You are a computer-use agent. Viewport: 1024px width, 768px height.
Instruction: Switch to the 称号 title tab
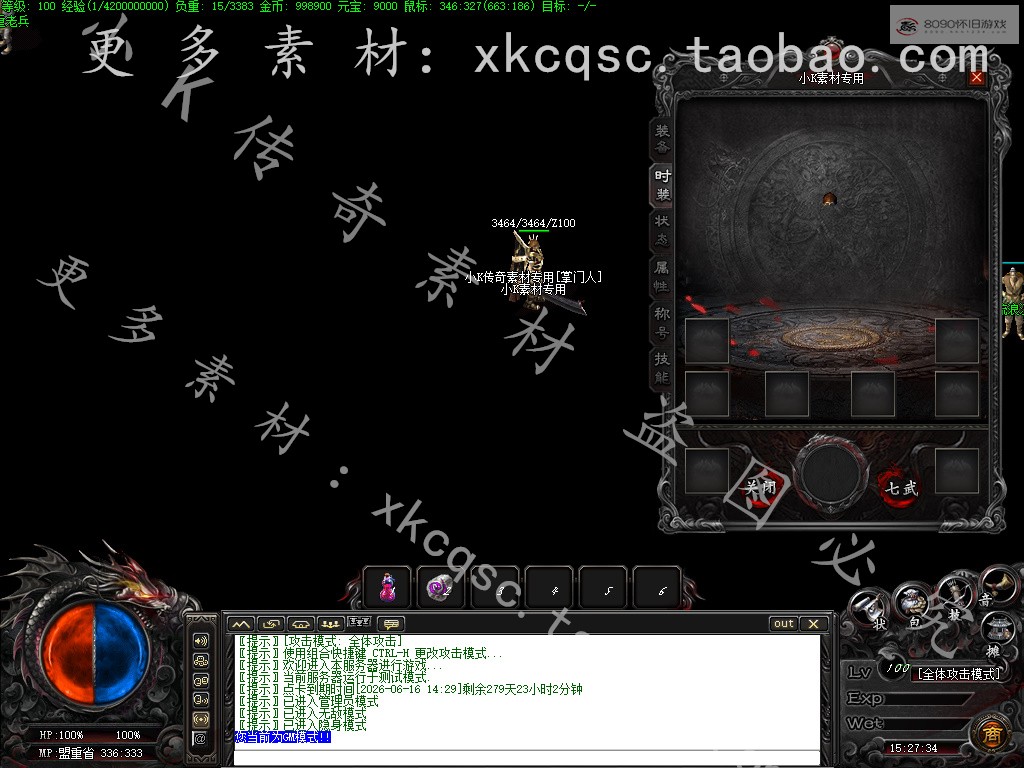pyautogui.click(x=662, y=322)
